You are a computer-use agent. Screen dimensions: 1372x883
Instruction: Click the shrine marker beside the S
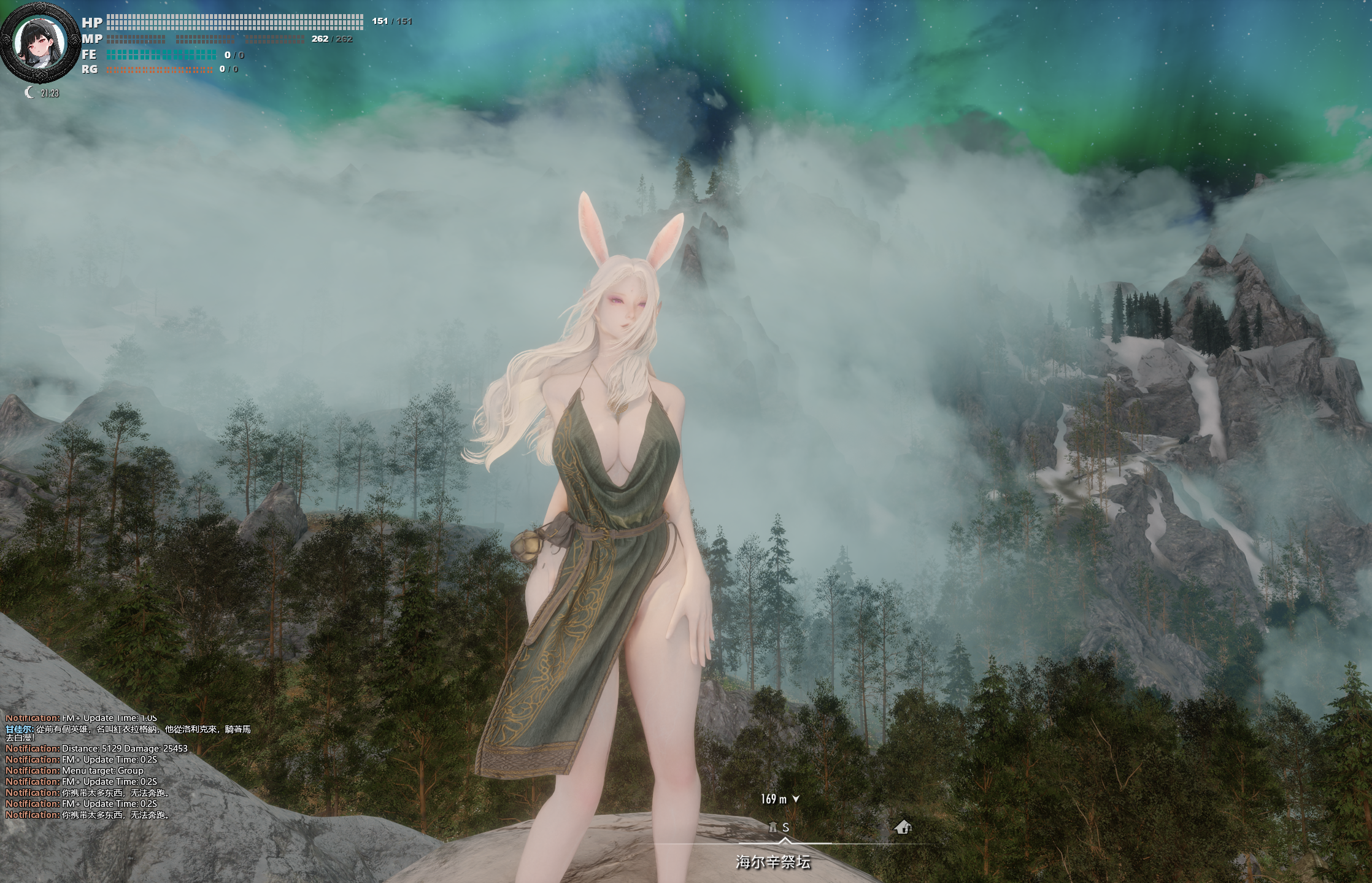point(773,827)
